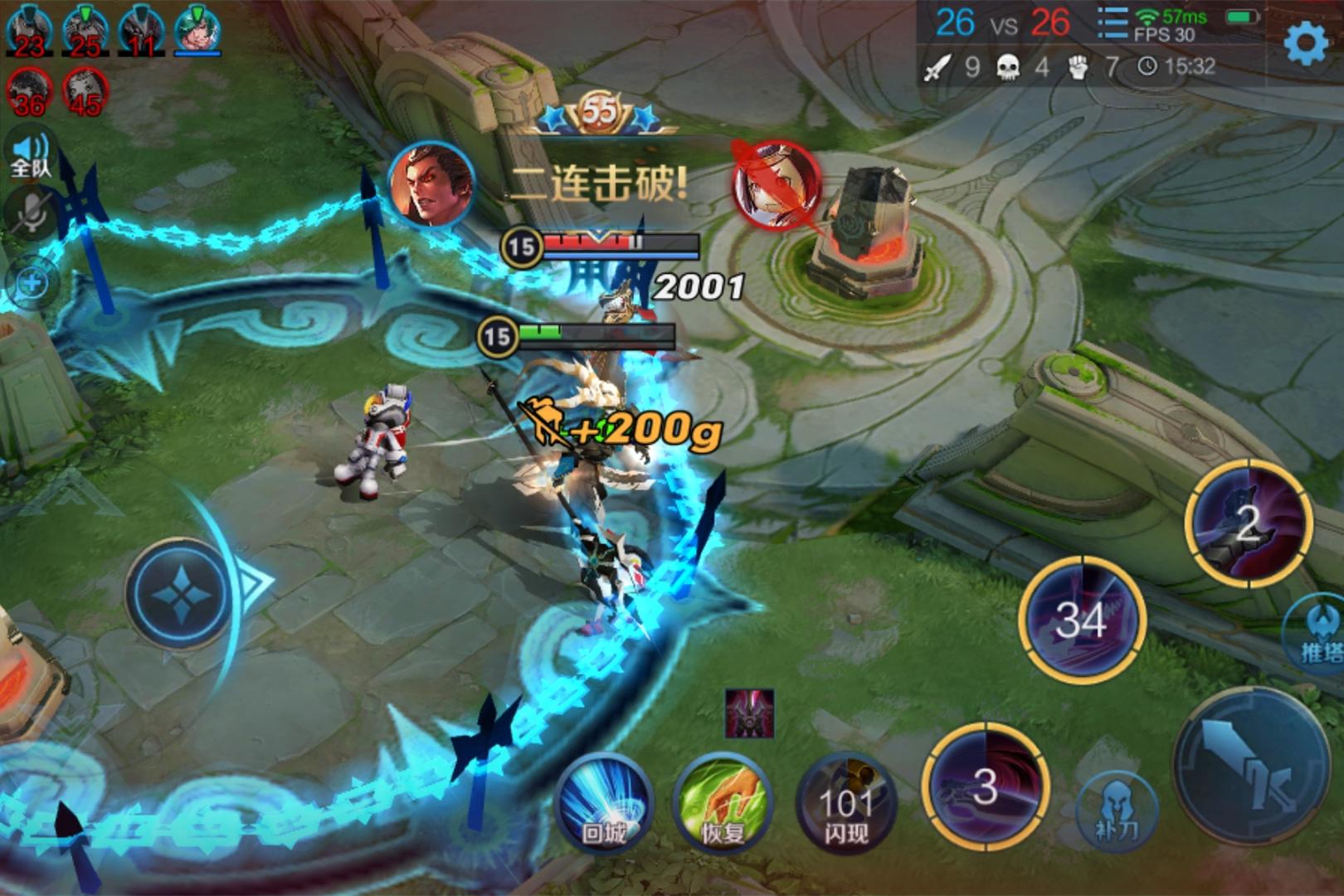The height and width of the screenshot is (896, 1344).
Task: Open the settings gear menu
Action: coord(1305,42)
